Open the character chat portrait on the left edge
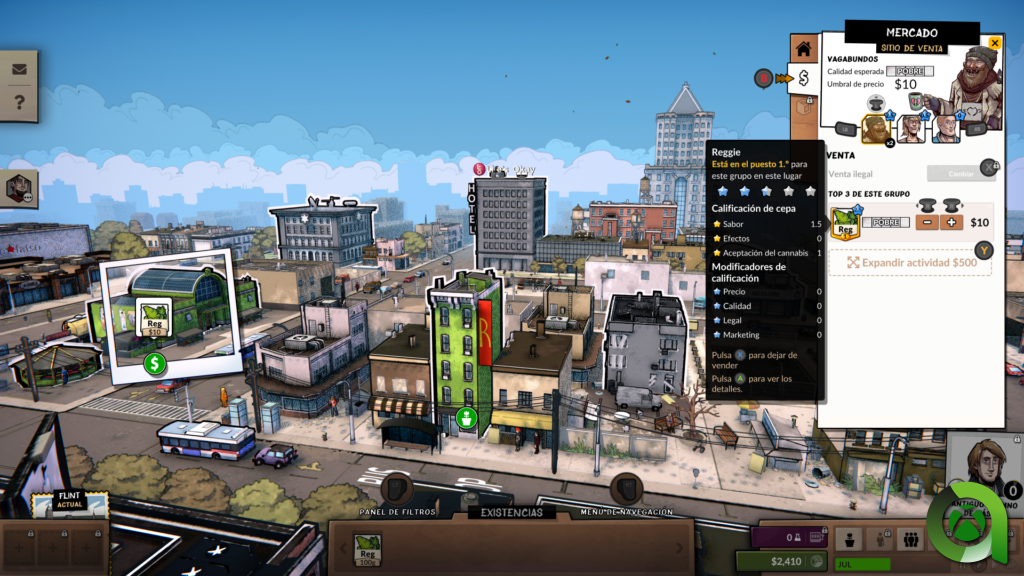This screenshot has width=1024, height=576. tap(18, 188)
